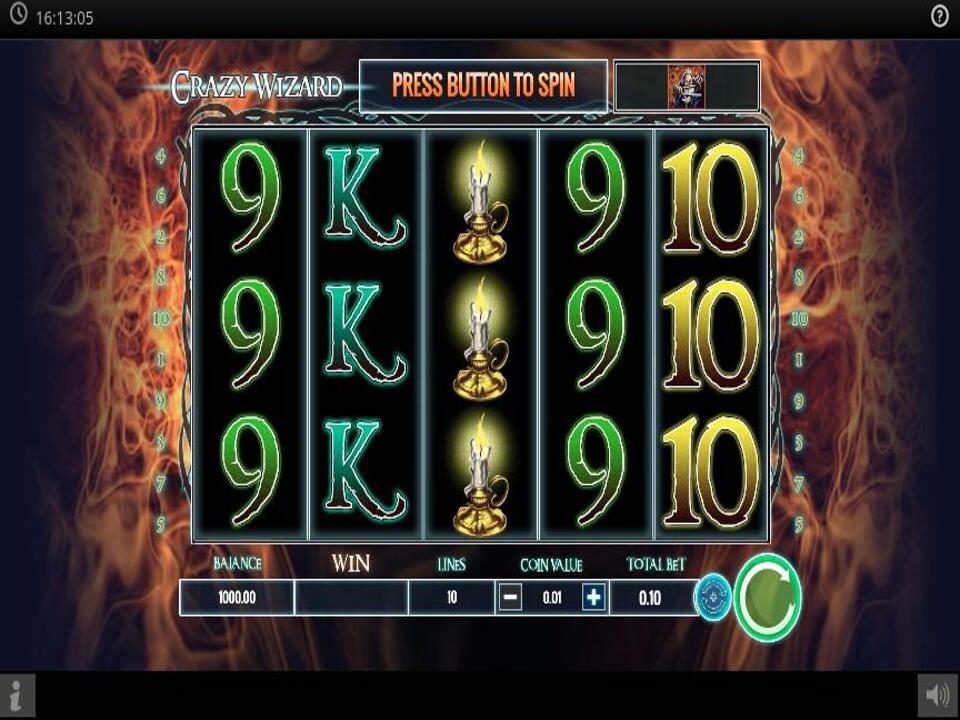Activate the blue autoplay button
The image size is (960, 720).
[713, 597]
